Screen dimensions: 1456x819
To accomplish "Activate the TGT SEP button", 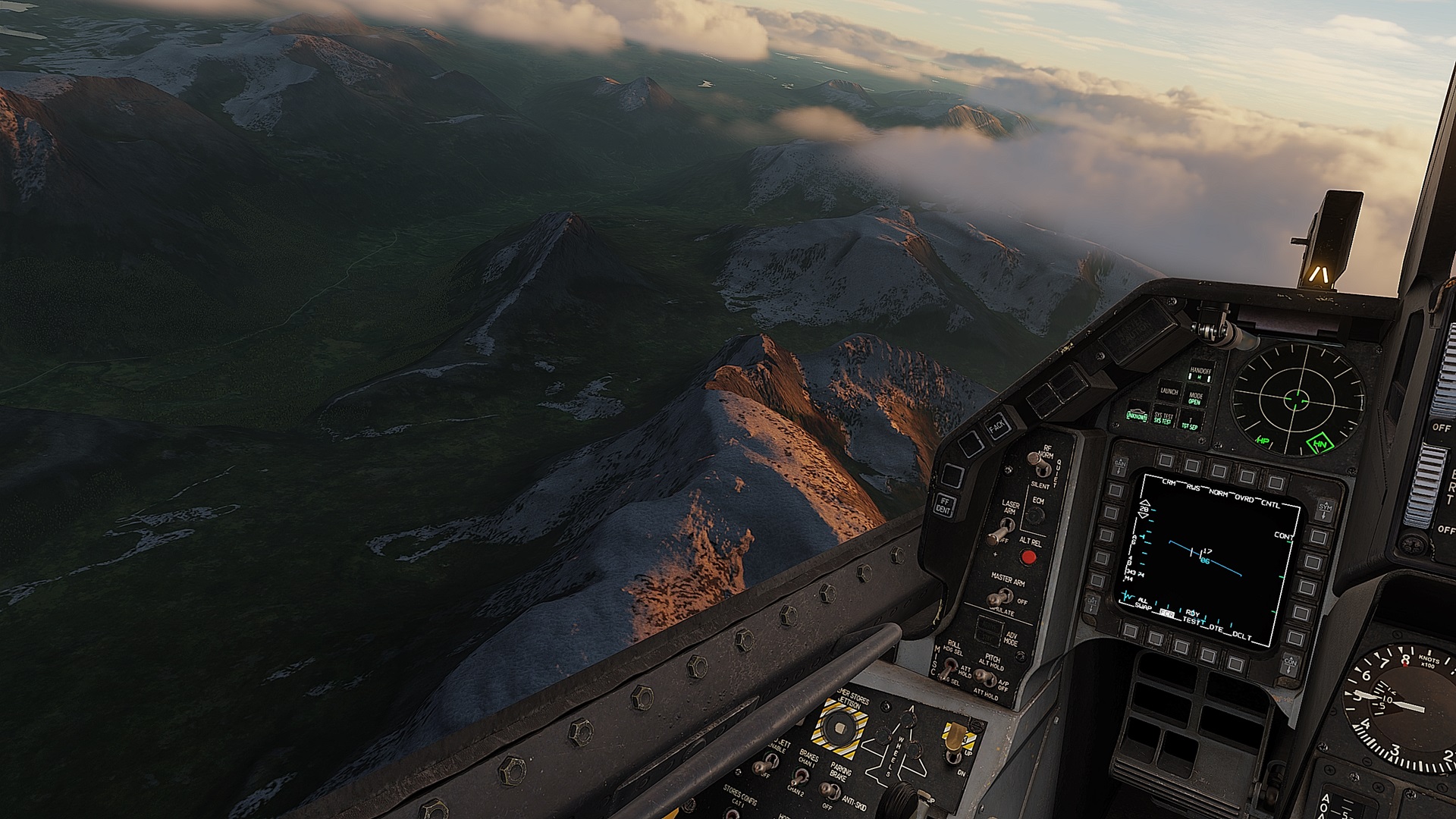I will (1189, 424).
